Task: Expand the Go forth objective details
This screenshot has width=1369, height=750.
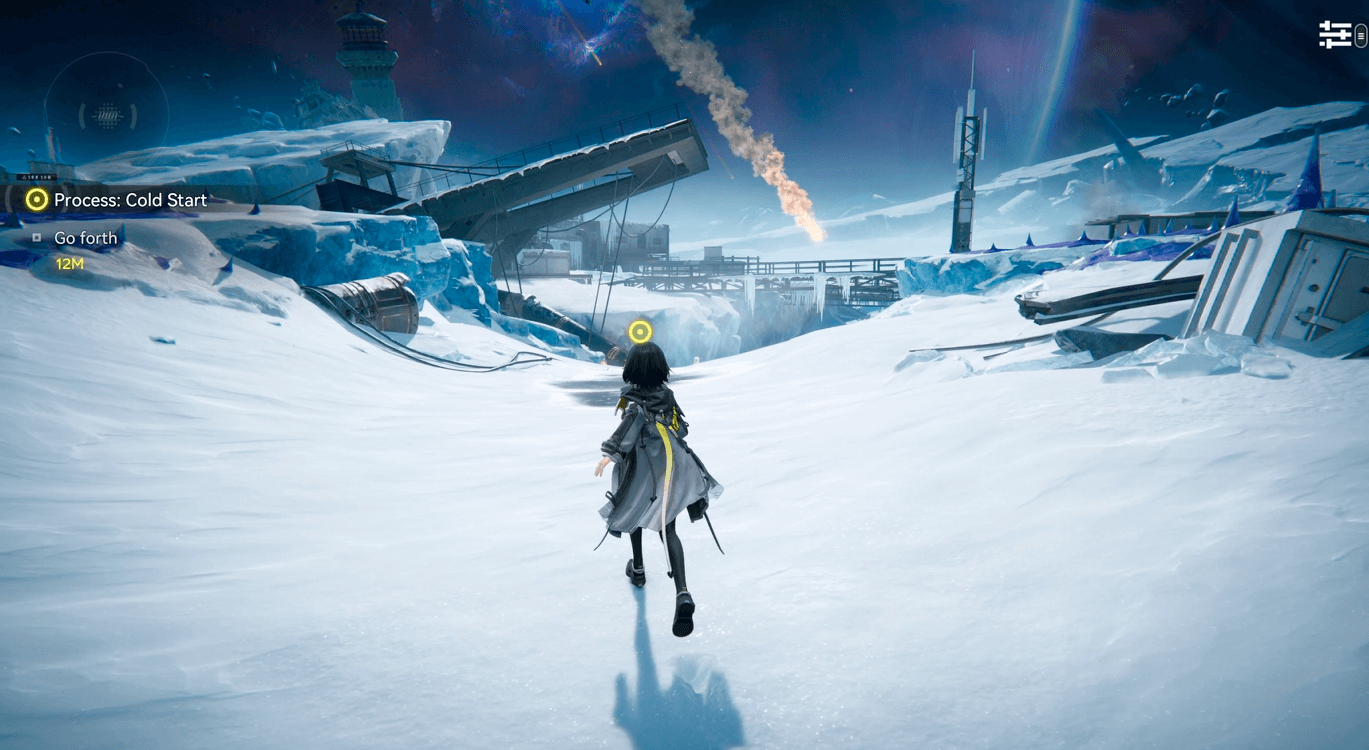Action: click(x=85, y=237)
